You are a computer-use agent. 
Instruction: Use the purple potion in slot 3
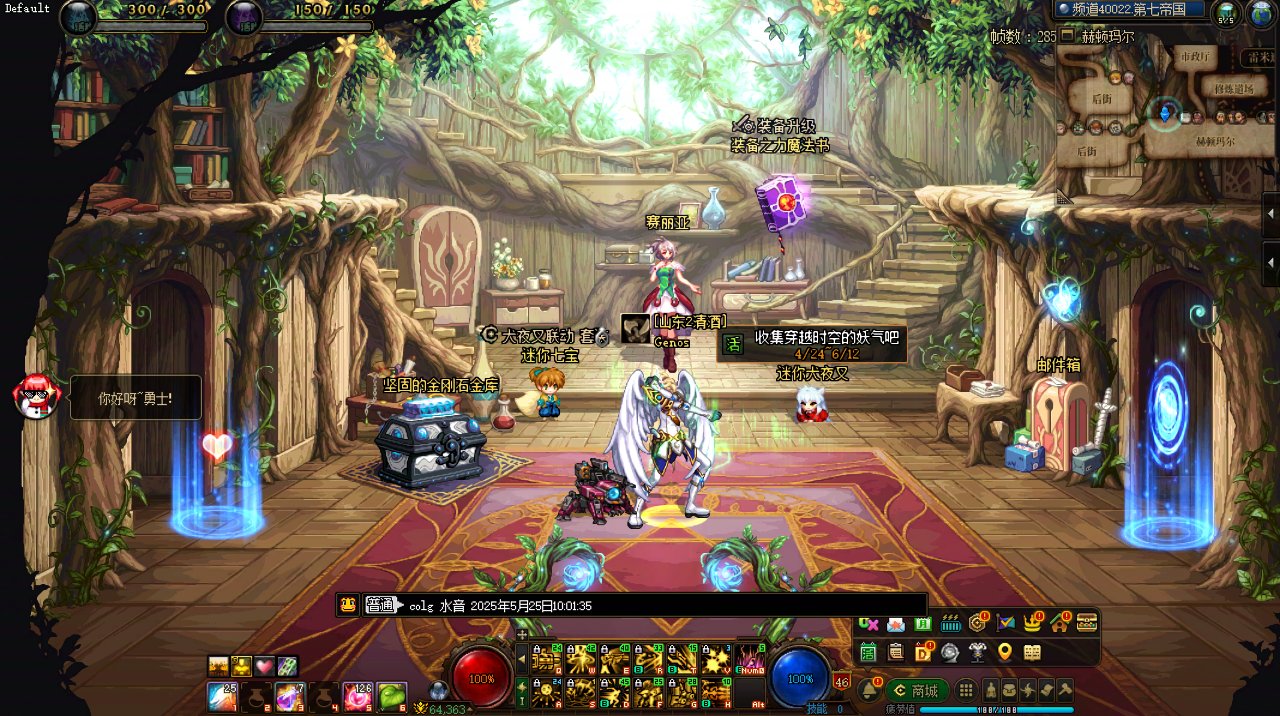pyautogui.click(x=290, y=696)
